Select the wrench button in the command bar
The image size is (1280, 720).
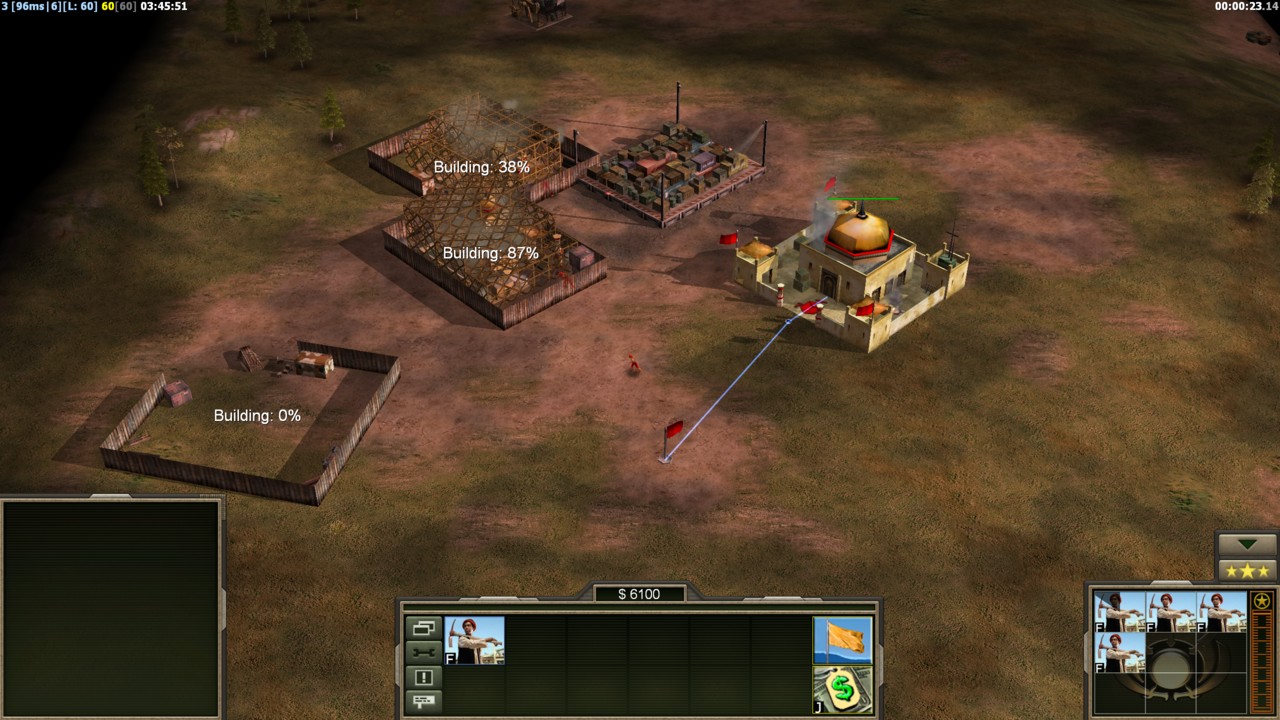[x=423, y=652]
